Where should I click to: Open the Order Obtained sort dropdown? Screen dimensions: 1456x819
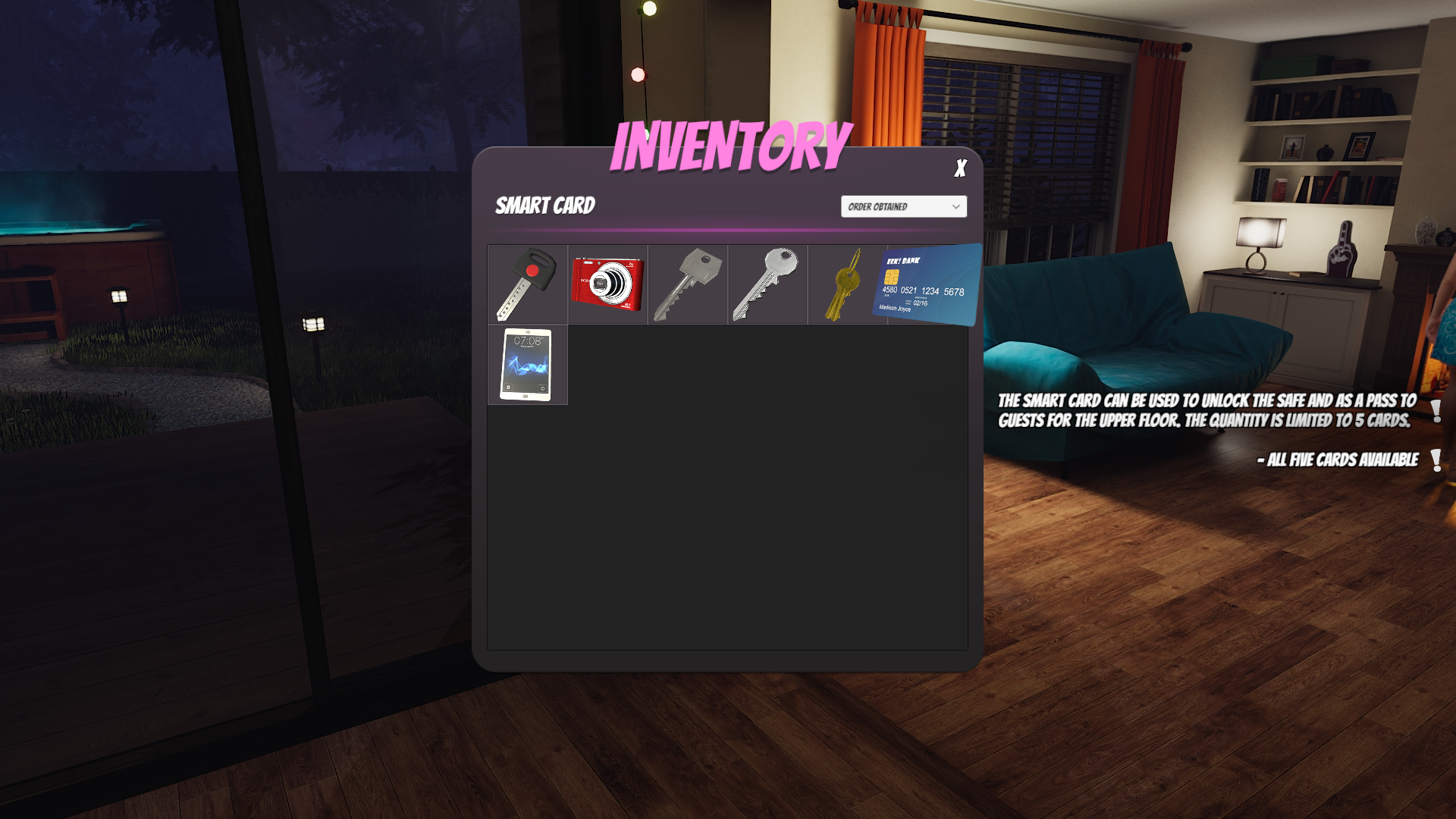tap(903, 206)
